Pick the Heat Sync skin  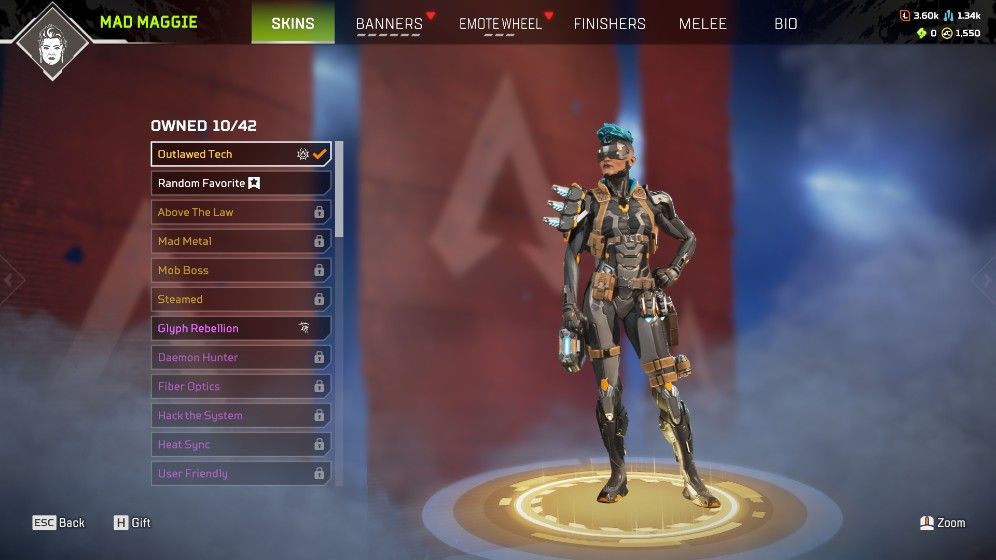(241, 444)
